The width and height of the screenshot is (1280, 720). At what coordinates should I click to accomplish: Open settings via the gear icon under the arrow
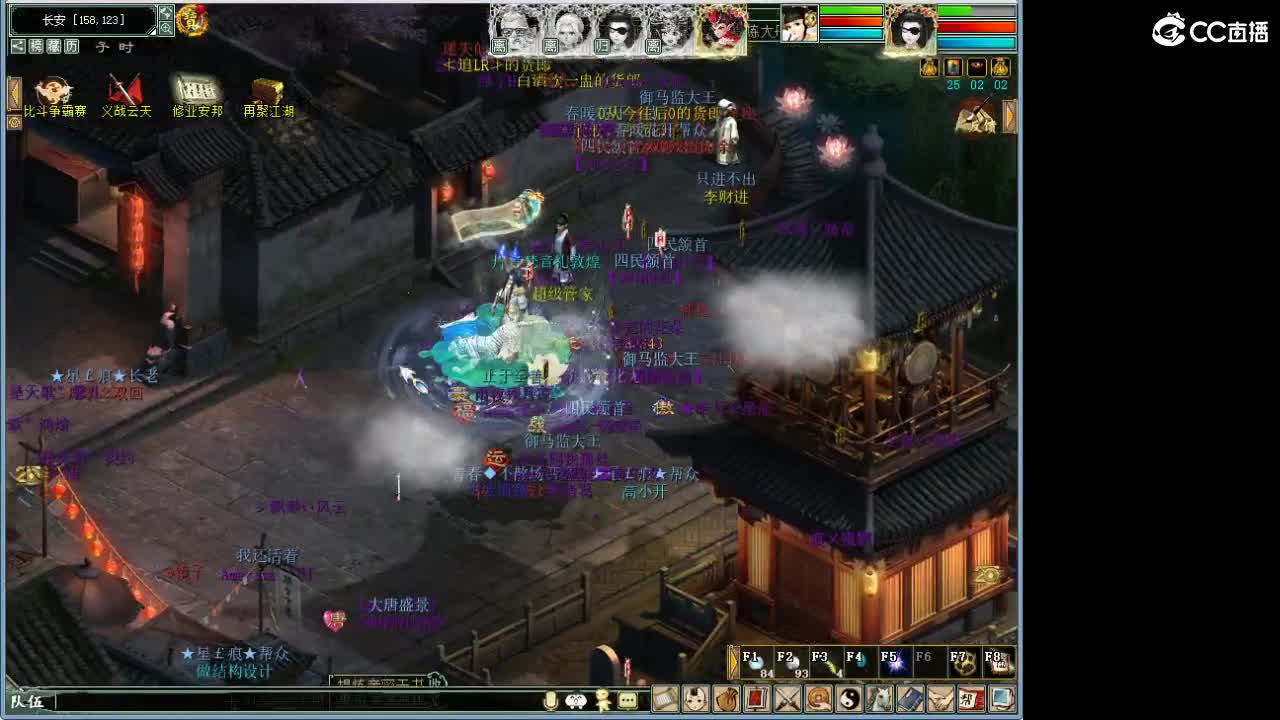tap(13, 121)
